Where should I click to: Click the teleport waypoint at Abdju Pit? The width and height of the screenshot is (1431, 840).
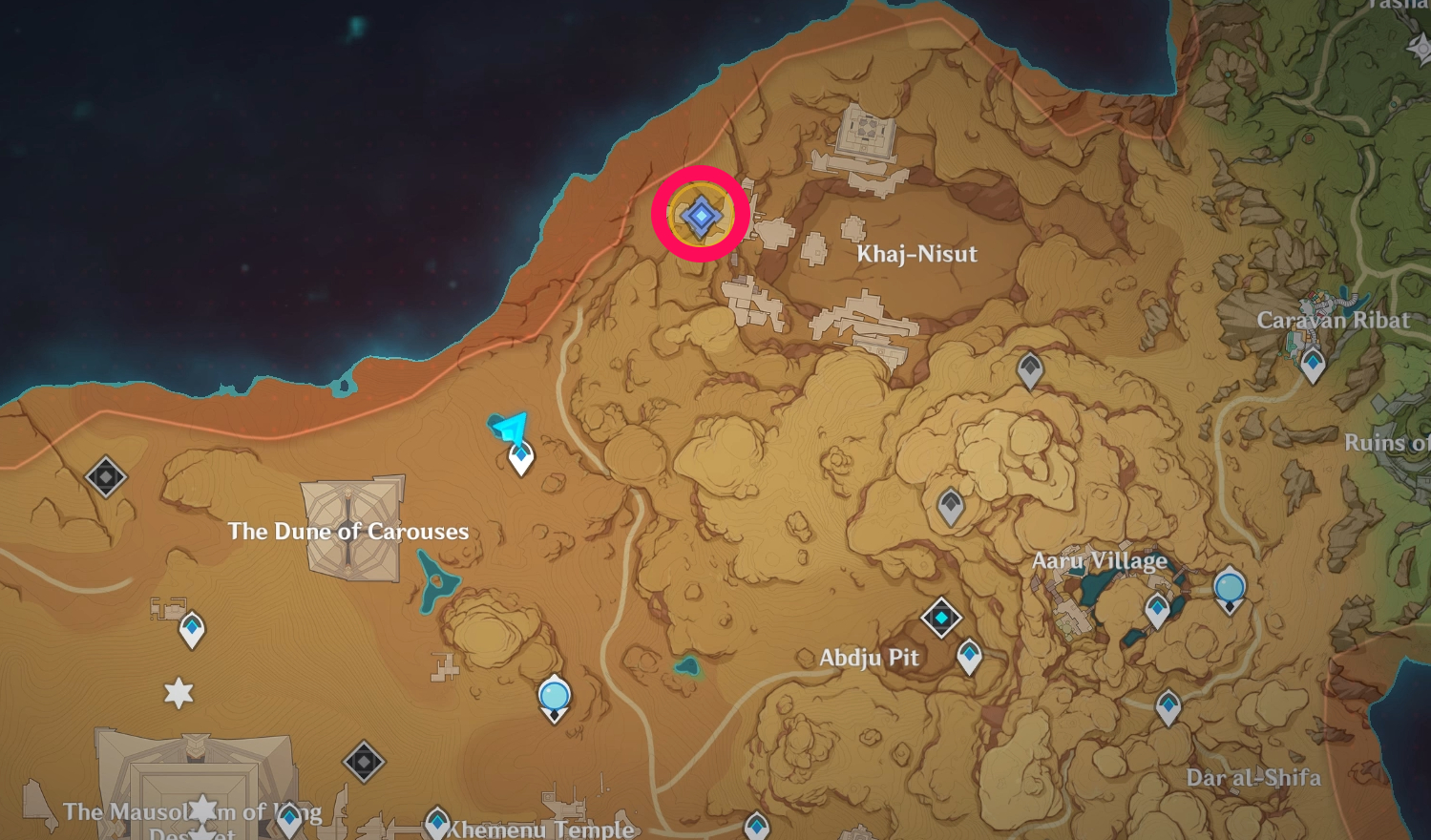tap(970, 656)
